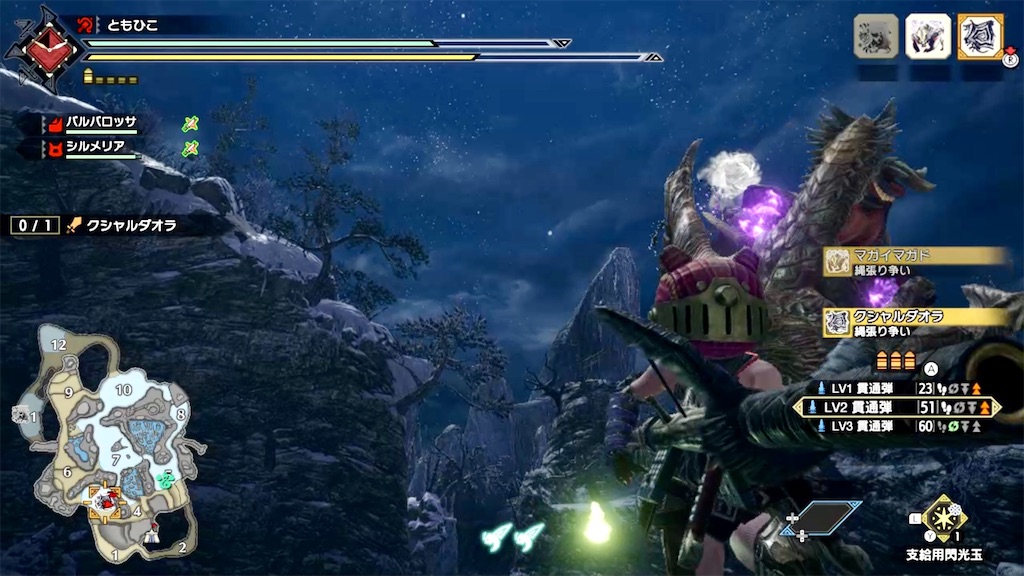Select the greyed-out monster icon

click(x=876, y=37)
